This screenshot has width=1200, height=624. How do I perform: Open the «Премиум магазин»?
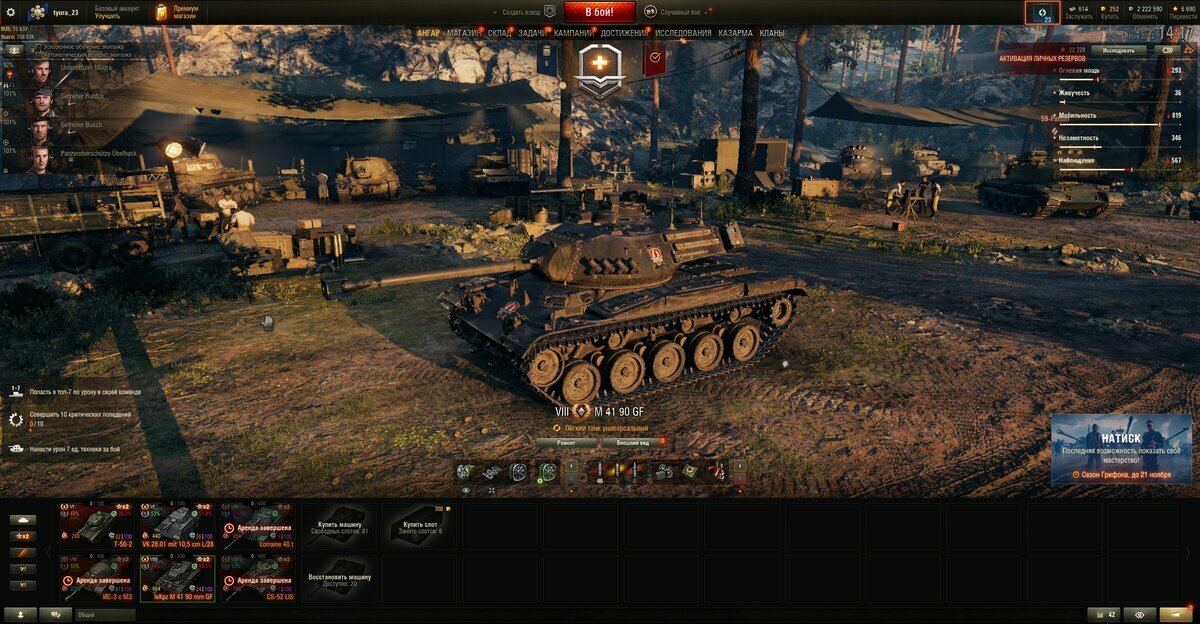pyautogui.click(x=178, y=12)
